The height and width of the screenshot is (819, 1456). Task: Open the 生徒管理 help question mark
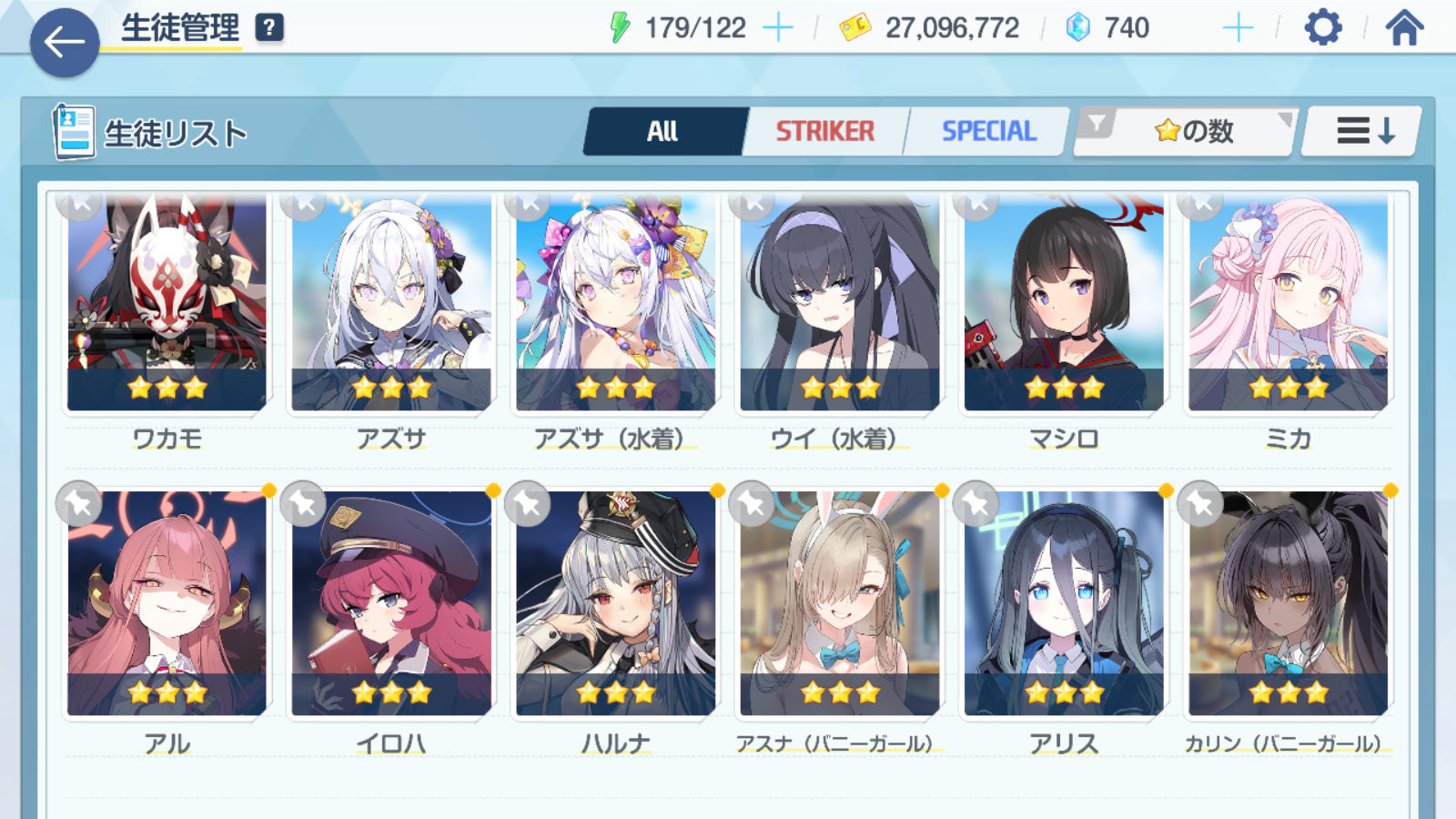(269, 27)
